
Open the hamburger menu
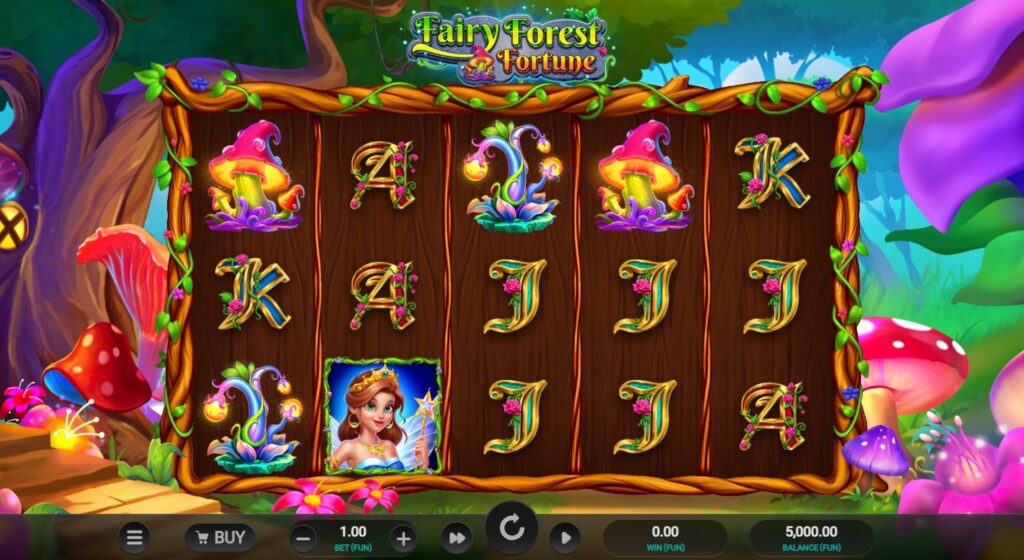pyautogui.click(x=133, y=538)
